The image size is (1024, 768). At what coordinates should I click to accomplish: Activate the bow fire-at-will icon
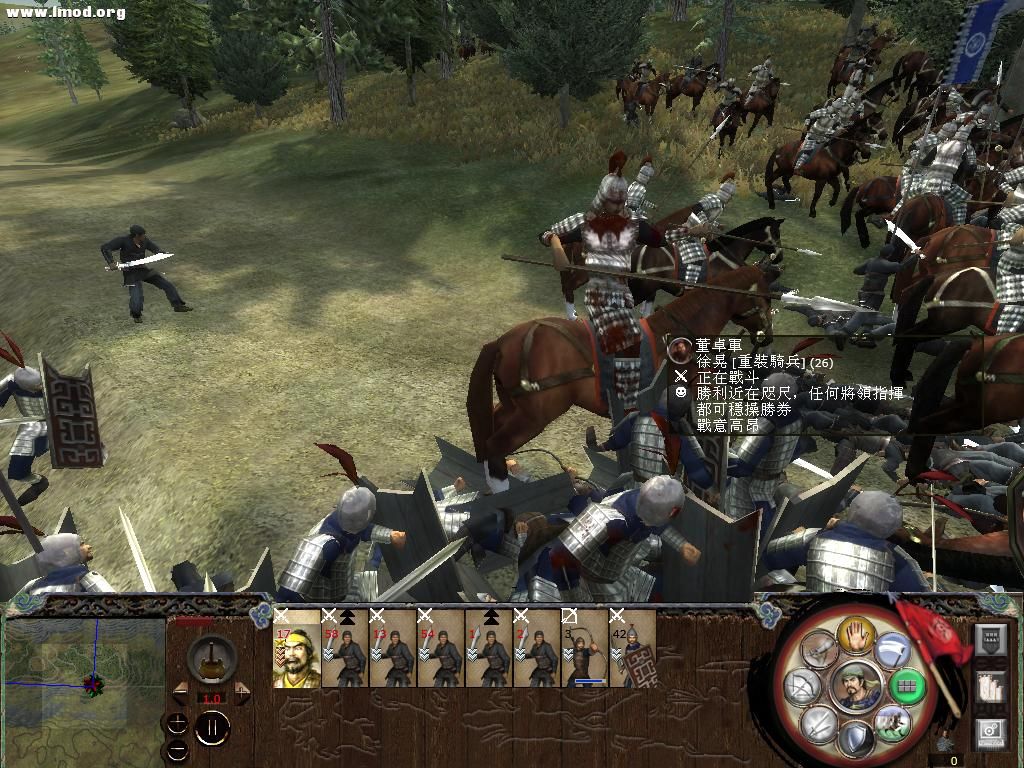pyautogui.click(x=802, y=687)
